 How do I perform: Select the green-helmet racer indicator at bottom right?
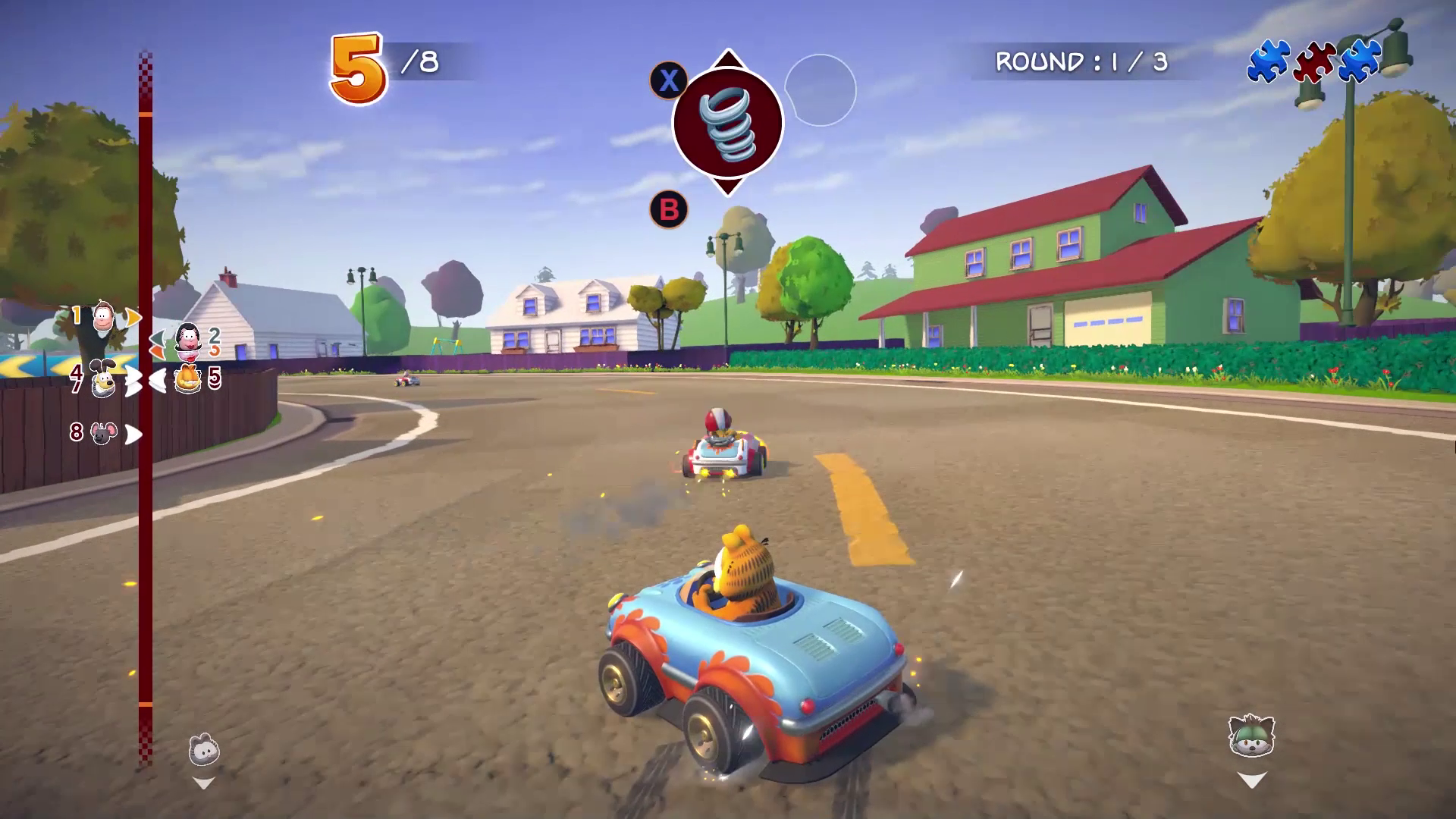(x=1251, y=736)
